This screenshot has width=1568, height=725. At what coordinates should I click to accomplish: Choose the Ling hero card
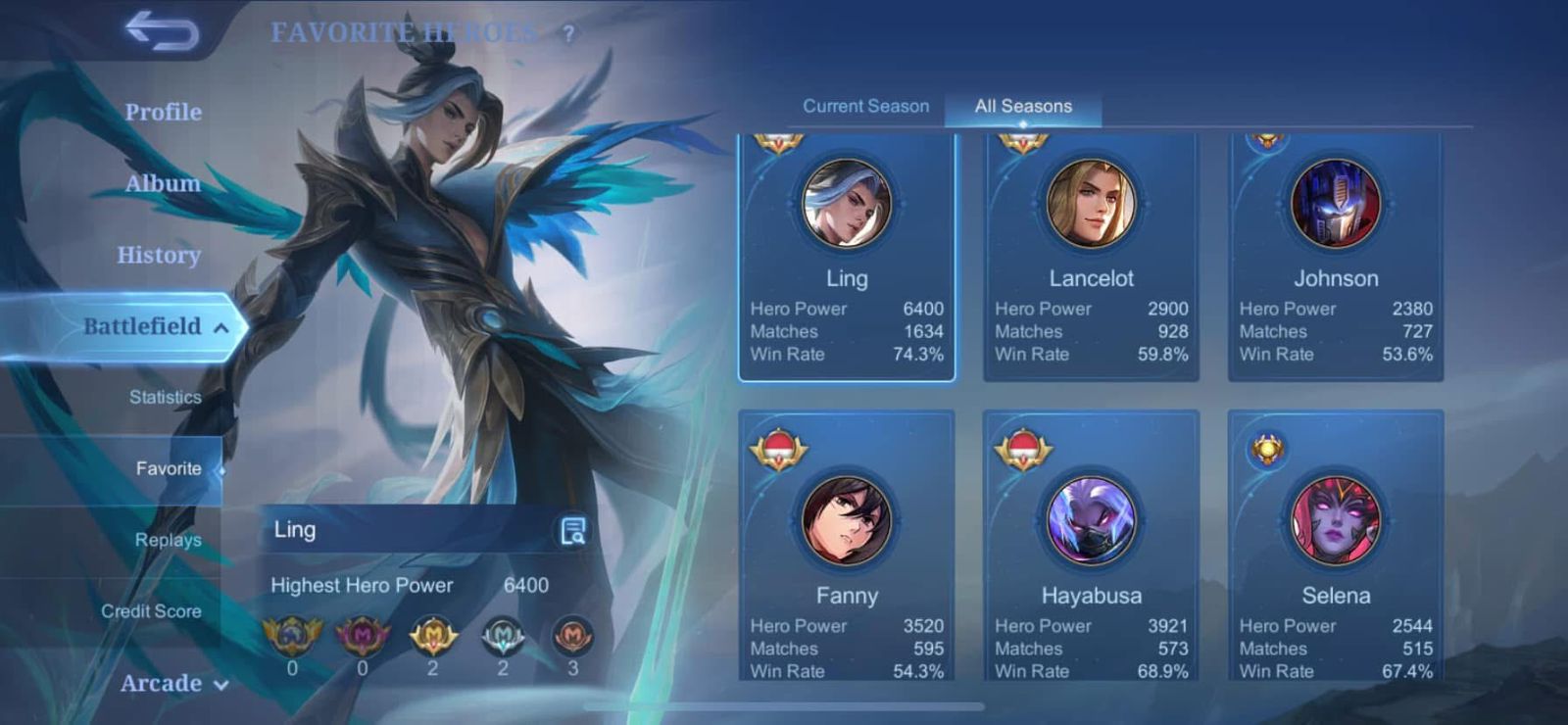click(x=847, y=257)
